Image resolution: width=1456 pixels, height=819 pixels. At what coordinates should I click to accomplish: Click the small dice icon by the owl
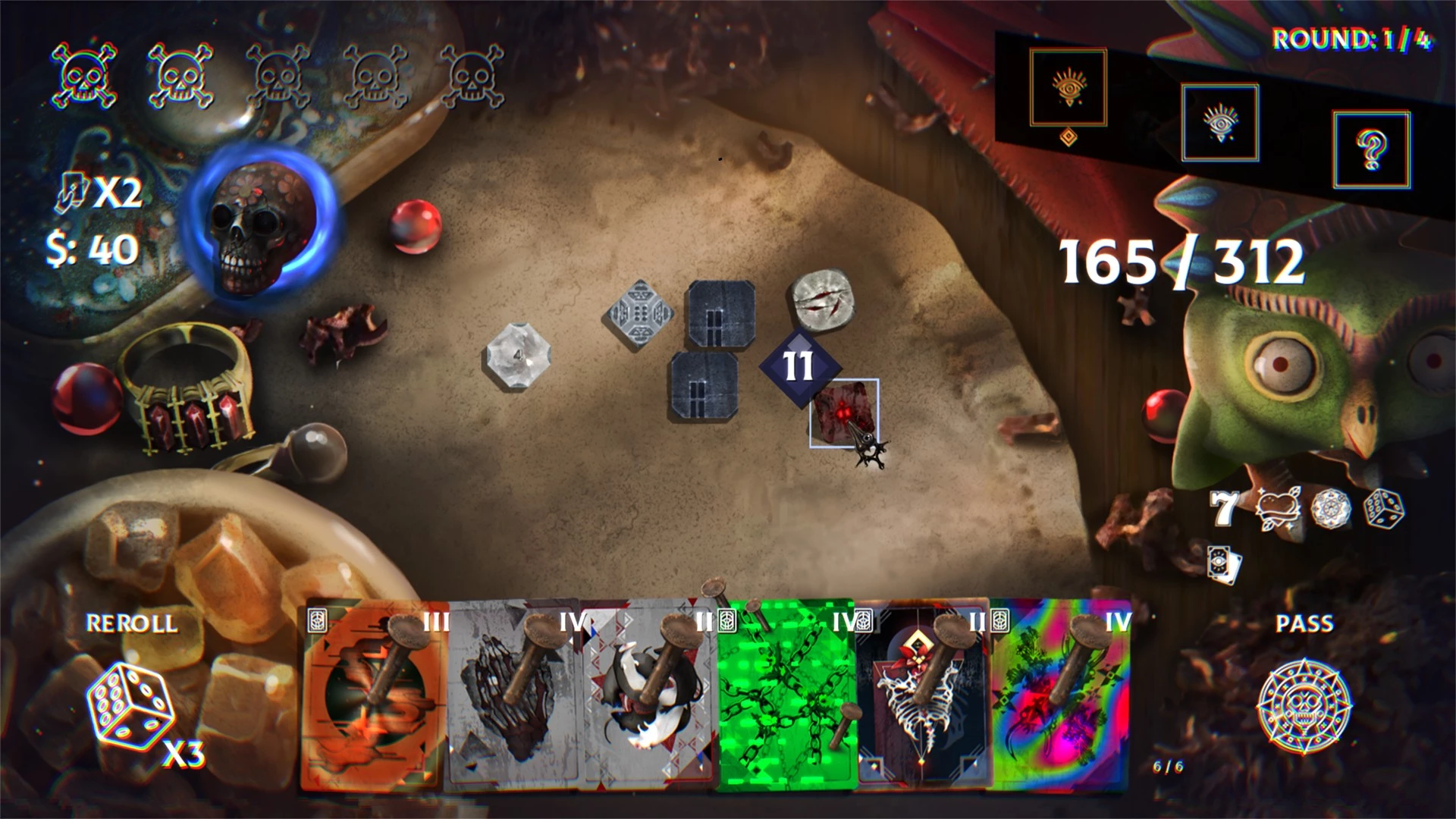[1384, 508]
